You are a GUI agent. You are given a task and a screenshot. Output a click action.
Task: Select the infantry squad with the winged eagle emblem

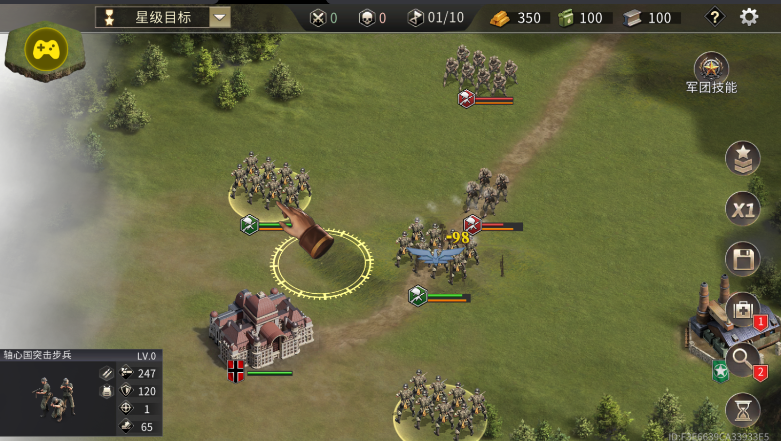tap(437, 252)
